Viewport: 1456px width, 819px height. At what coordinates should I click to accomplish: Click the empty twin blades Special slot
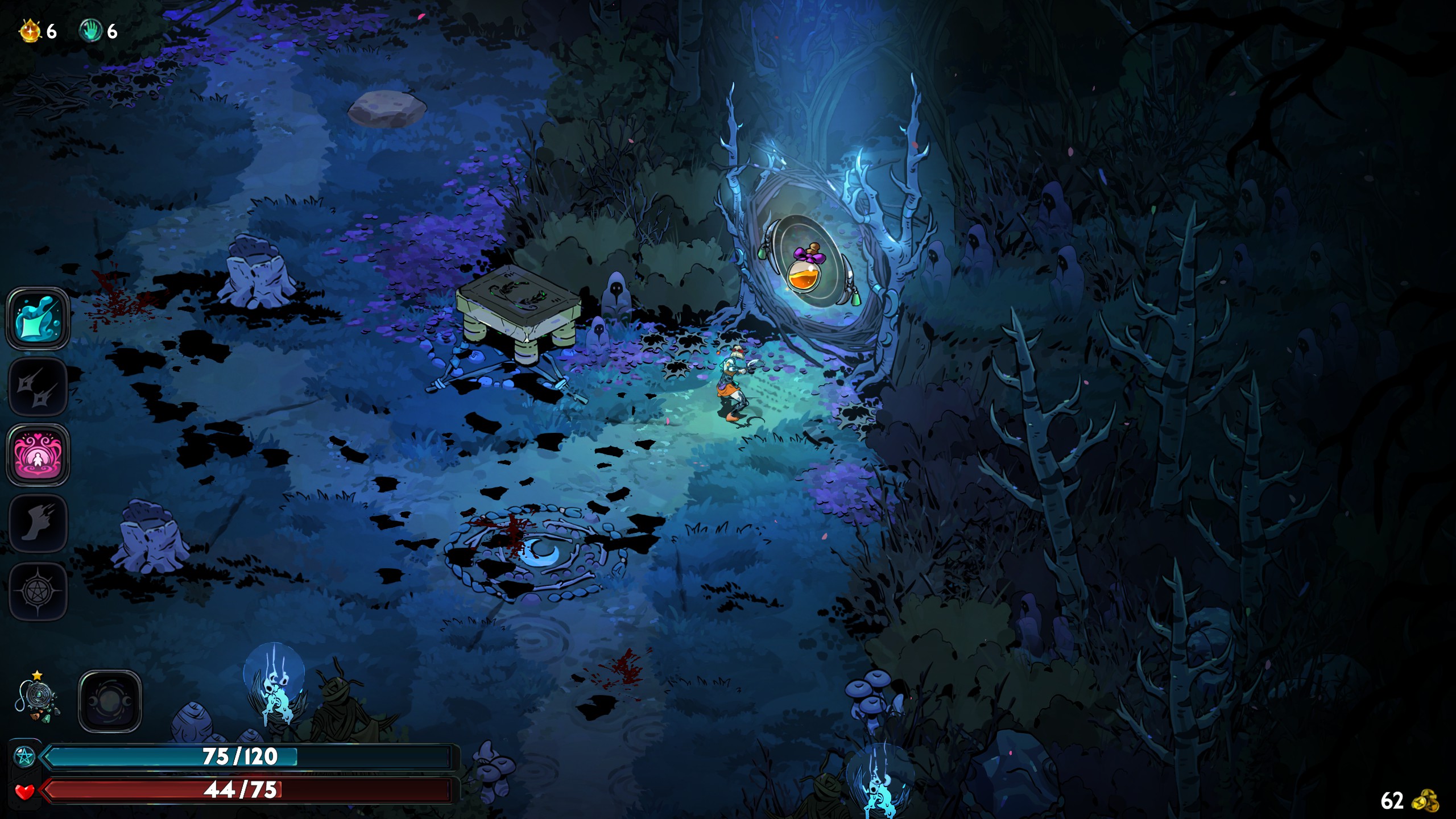(38, 387)
